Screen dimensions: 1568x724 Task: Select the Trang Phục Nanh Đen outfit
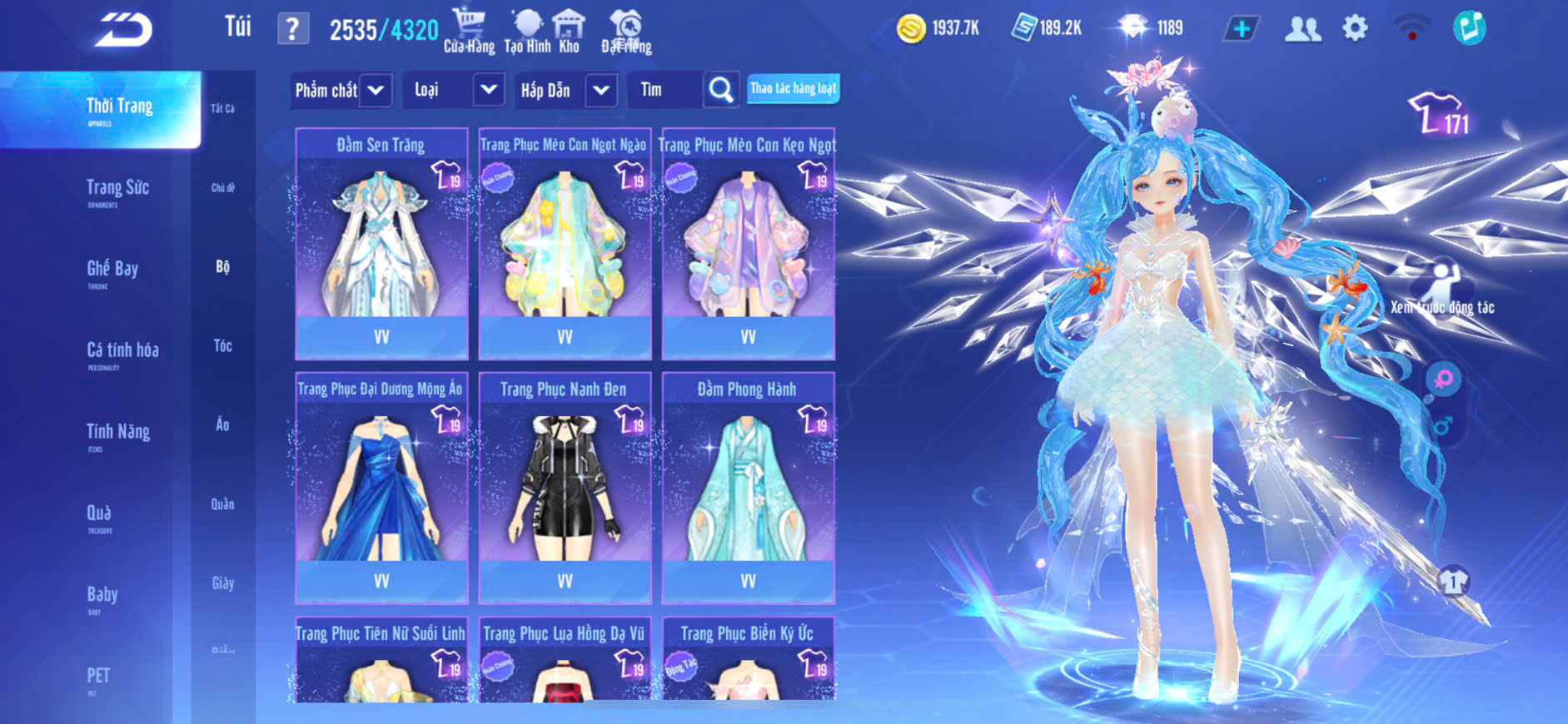pyautogui.click(x=565, y=487)
